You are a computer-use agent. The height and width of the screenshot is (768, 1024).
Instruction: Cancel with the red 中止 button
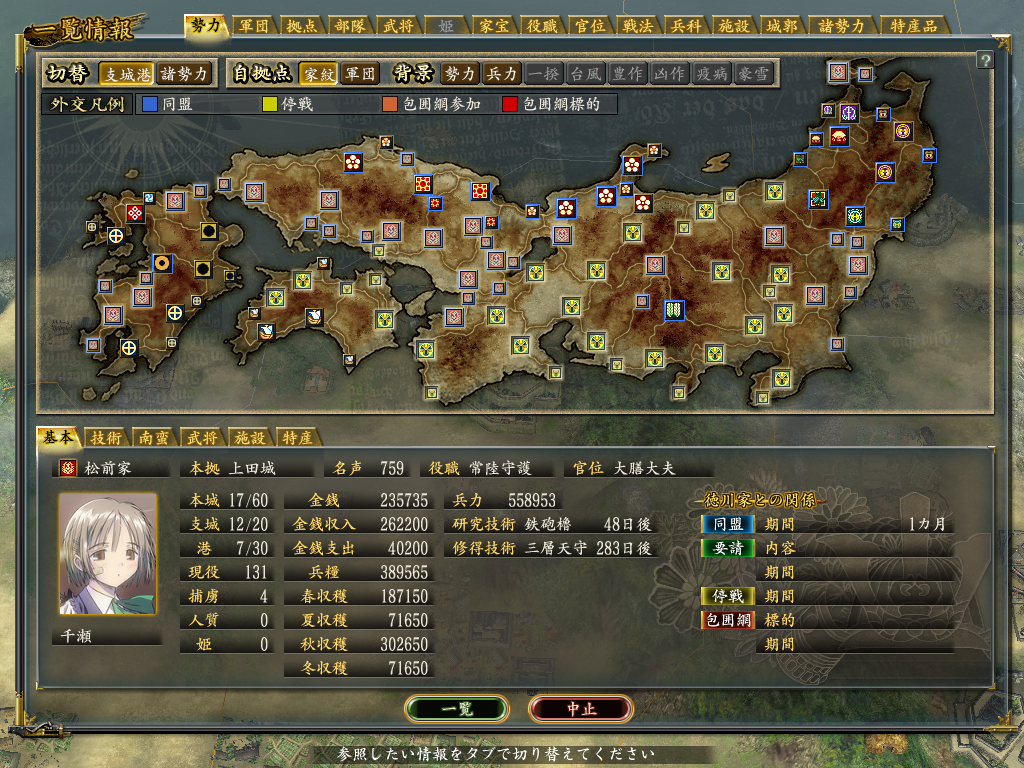[x=581, y=708]
